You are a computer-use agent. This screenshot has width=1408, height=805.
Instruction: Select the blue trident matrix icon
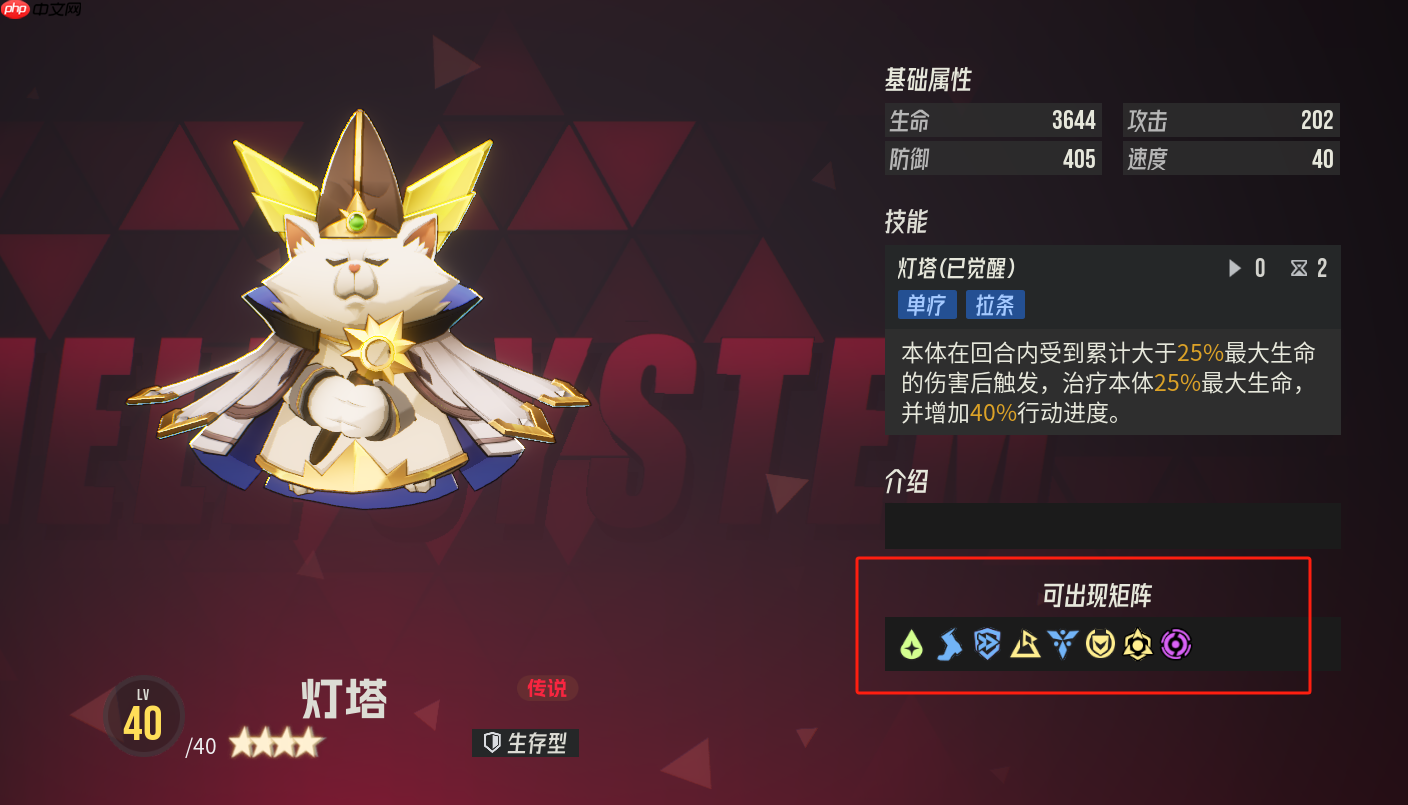tap(1062, 645)
